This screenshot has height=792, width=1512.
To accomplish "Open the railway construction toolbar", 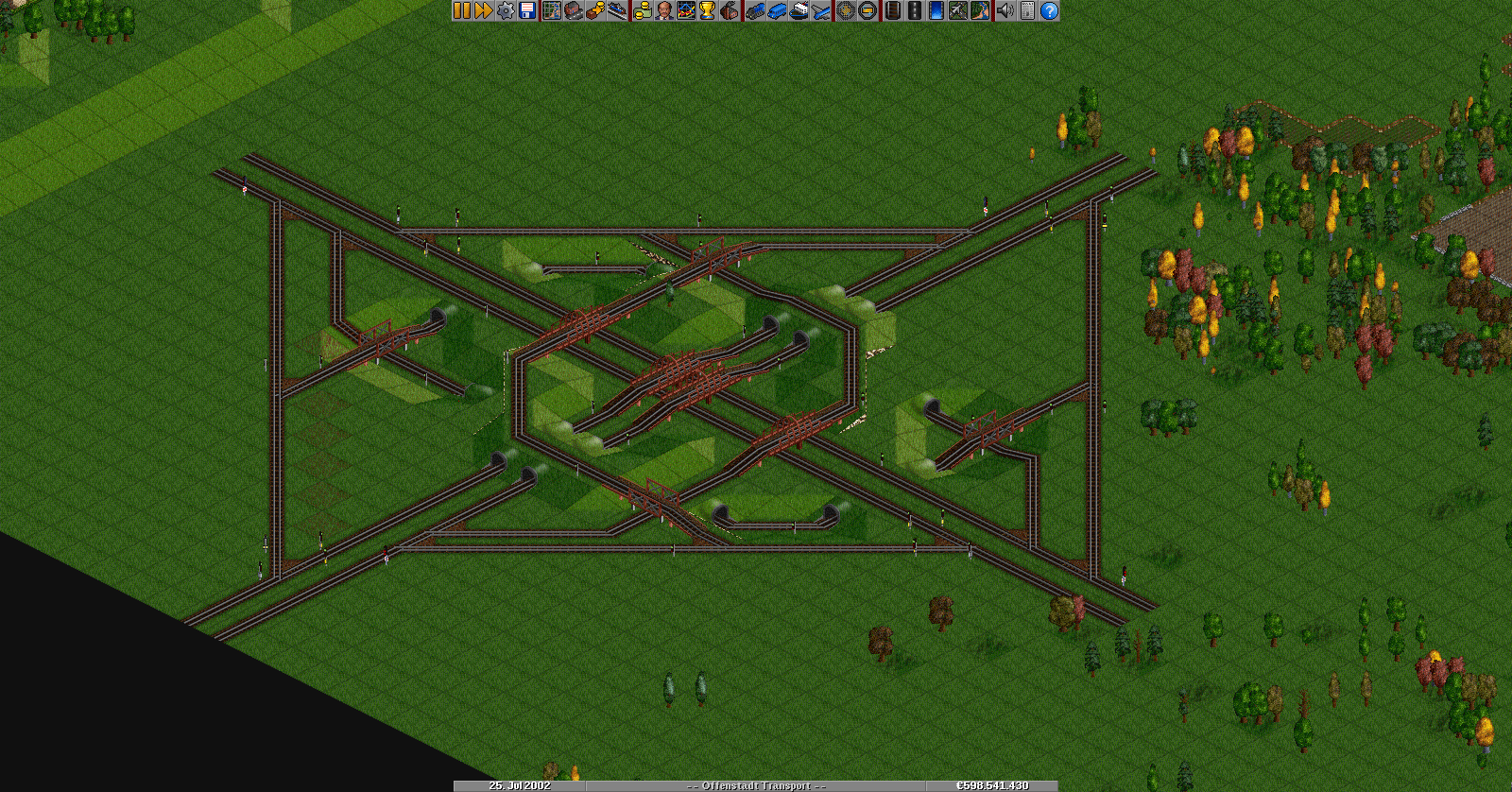I will [x=891, y=10].
